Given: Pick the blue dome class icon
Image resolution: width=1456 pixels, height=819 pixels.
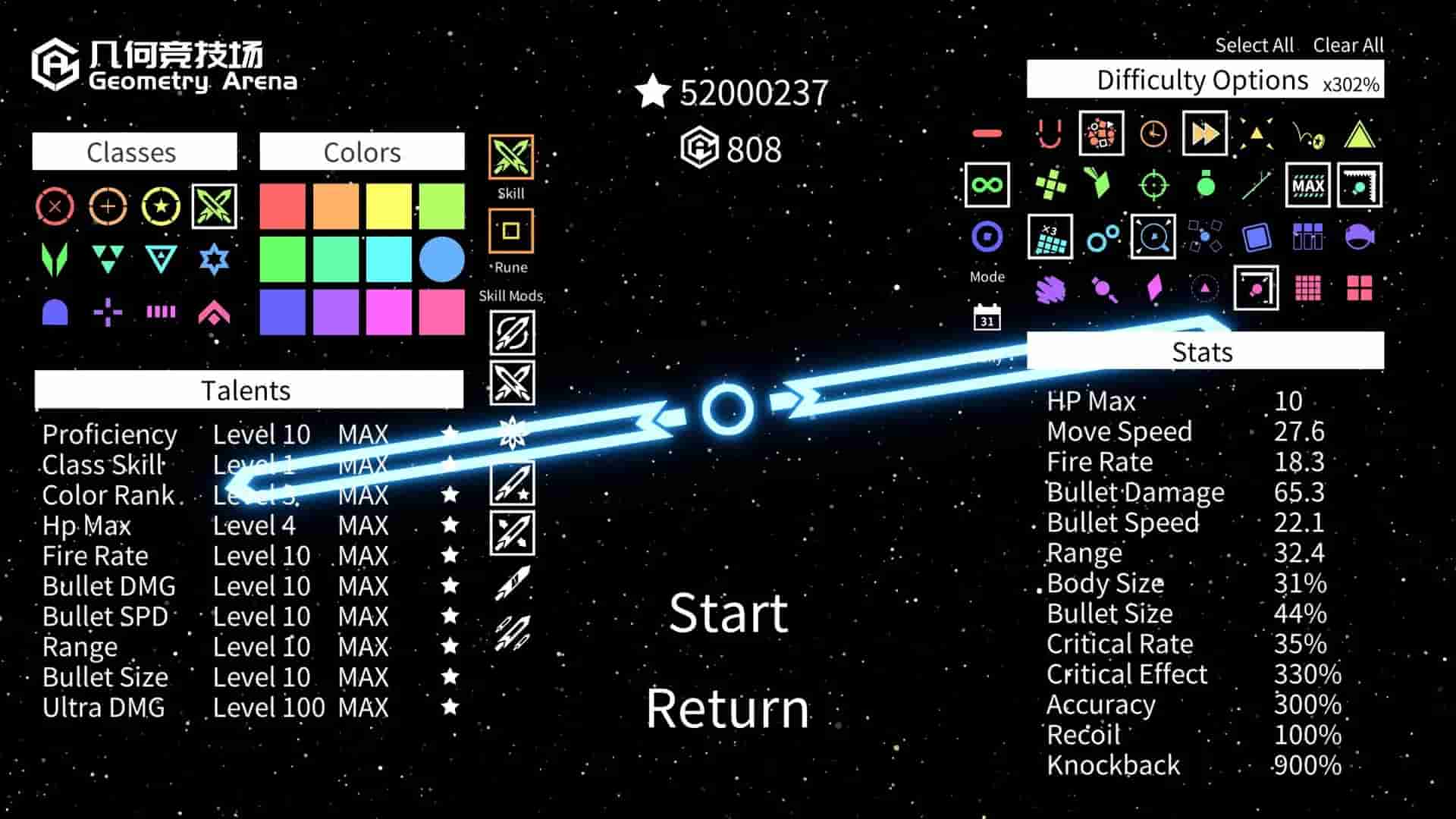Looking at the screenshot, I should [x=55, y=312].
